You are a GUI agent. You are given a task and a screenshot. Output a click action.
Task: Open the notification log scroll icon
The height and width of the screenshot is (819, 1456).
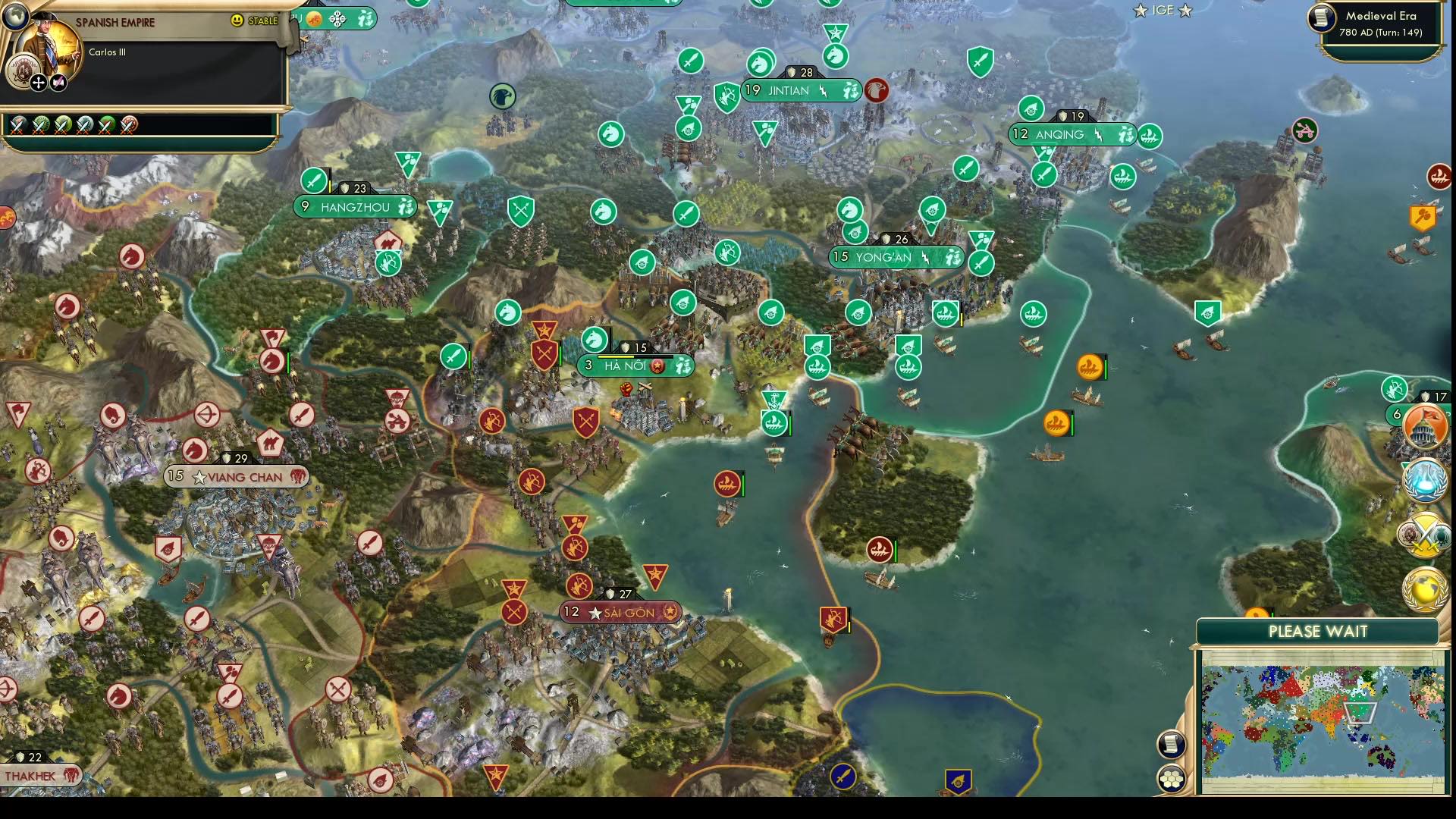tap(1171, 744)
